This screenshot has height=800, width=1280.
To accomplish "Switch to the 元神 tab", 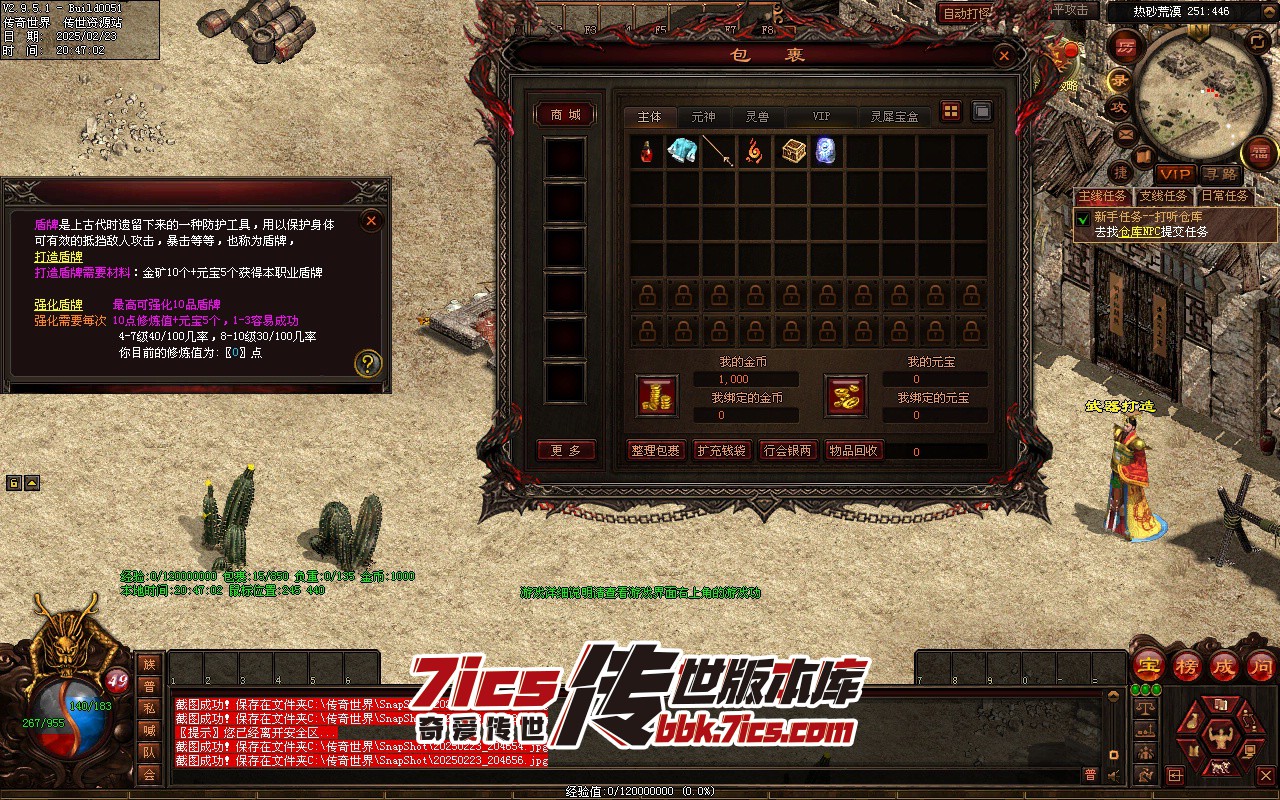I will pyautogui.click(x=703, y=117).
